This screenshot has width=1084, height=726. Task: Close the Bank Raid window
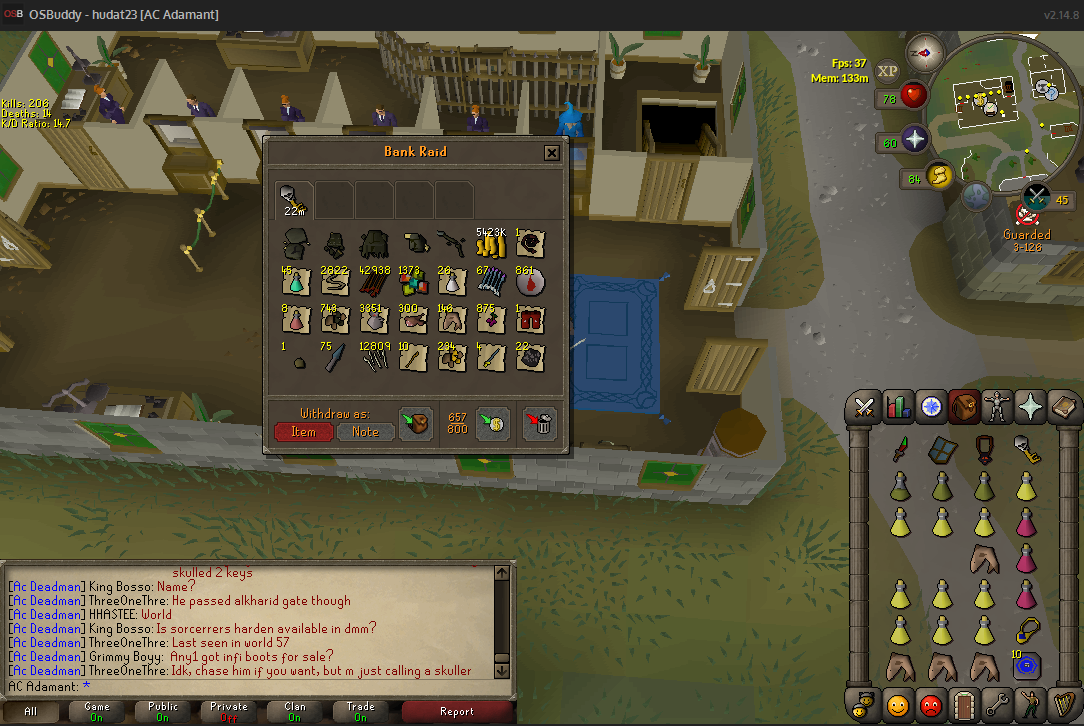551,153
